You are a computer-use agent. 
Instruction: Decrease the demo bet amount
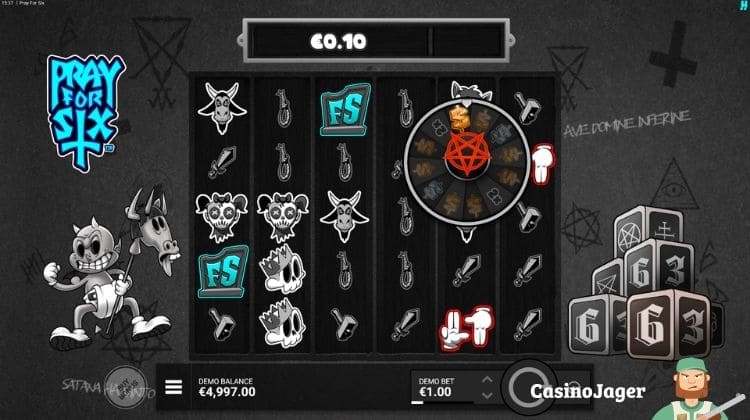click(487, 394)
